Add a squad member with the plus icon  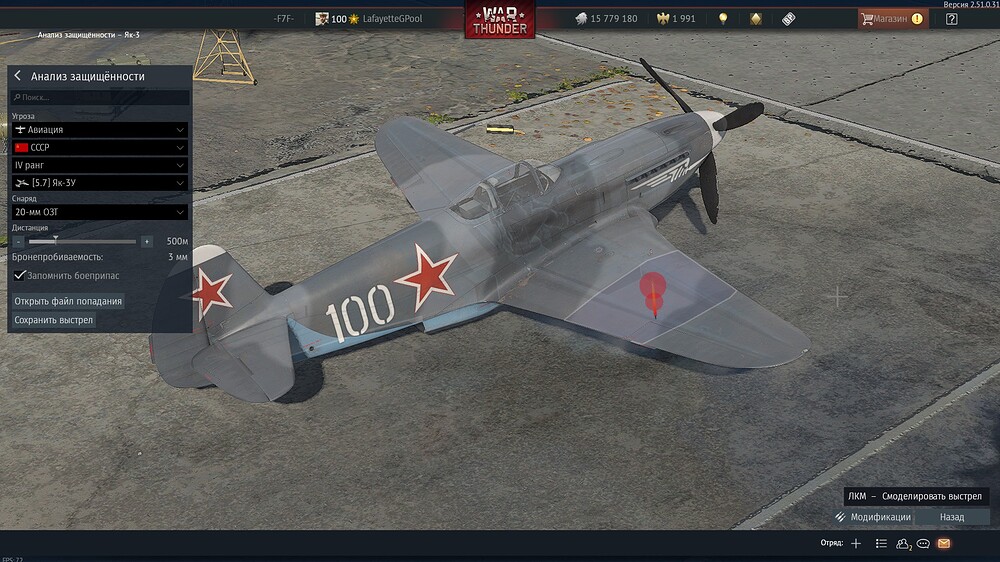855,543
